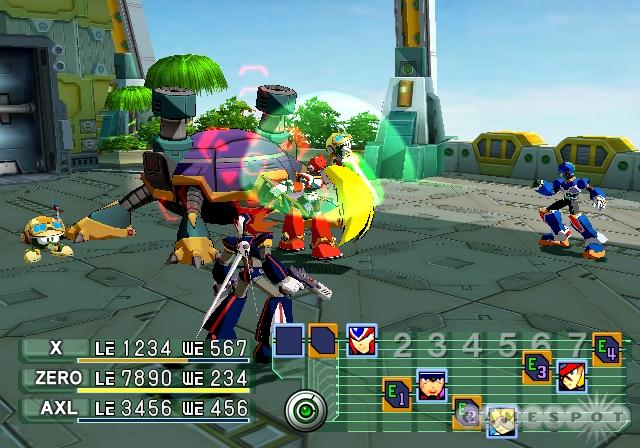
Task: Select the red-helmet portrait at the timeline's start
Action: click(361, 340)
